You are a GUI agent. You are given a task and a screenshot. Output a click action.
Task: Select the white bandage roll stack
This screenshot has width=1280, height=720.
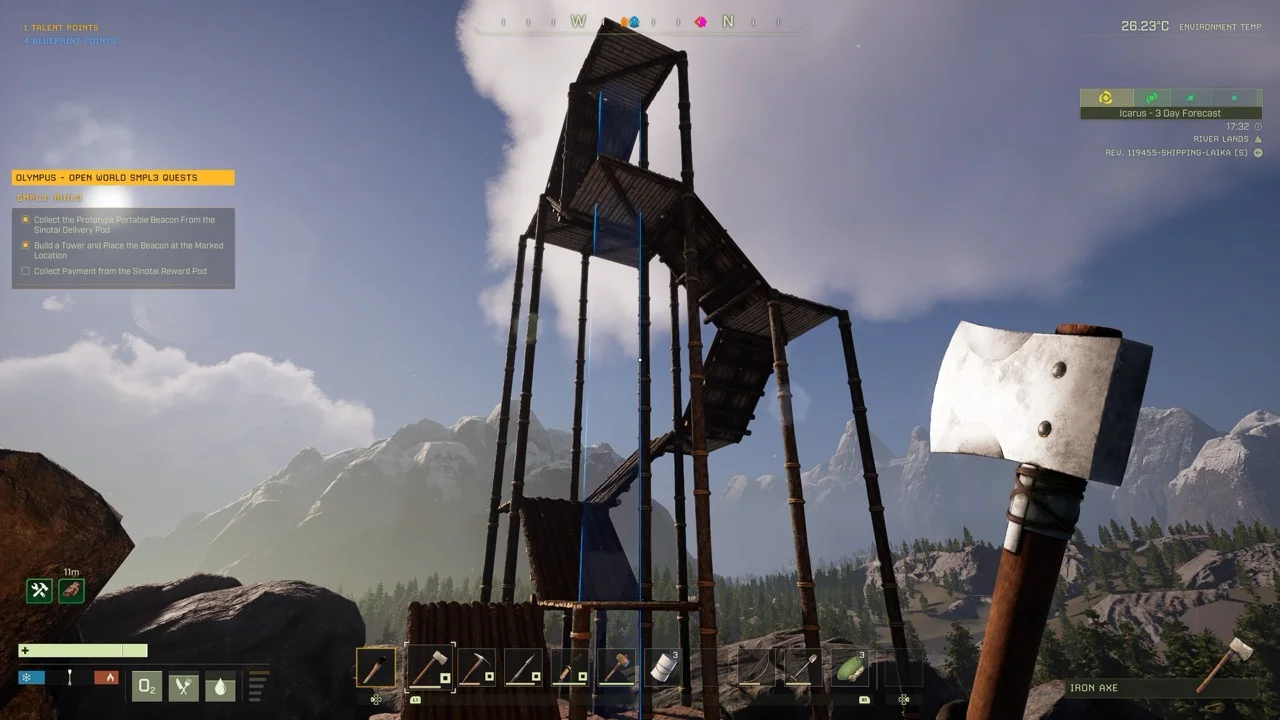(662, 667)
